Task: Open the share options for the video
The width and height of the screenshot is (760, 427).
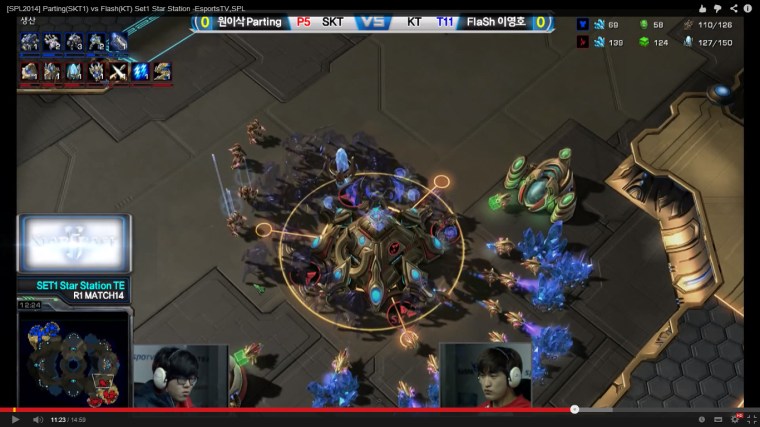Action: (733, 8)
